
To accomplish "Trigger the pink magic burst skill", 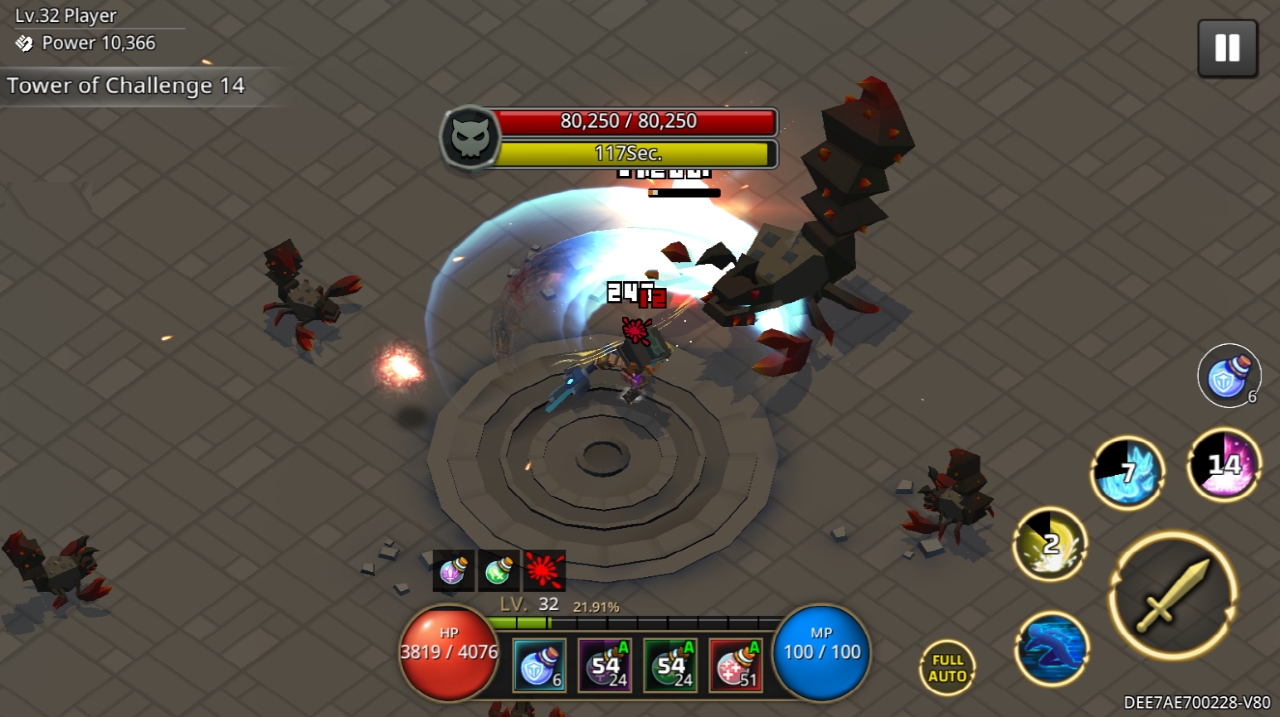I will coord(1224,464).
